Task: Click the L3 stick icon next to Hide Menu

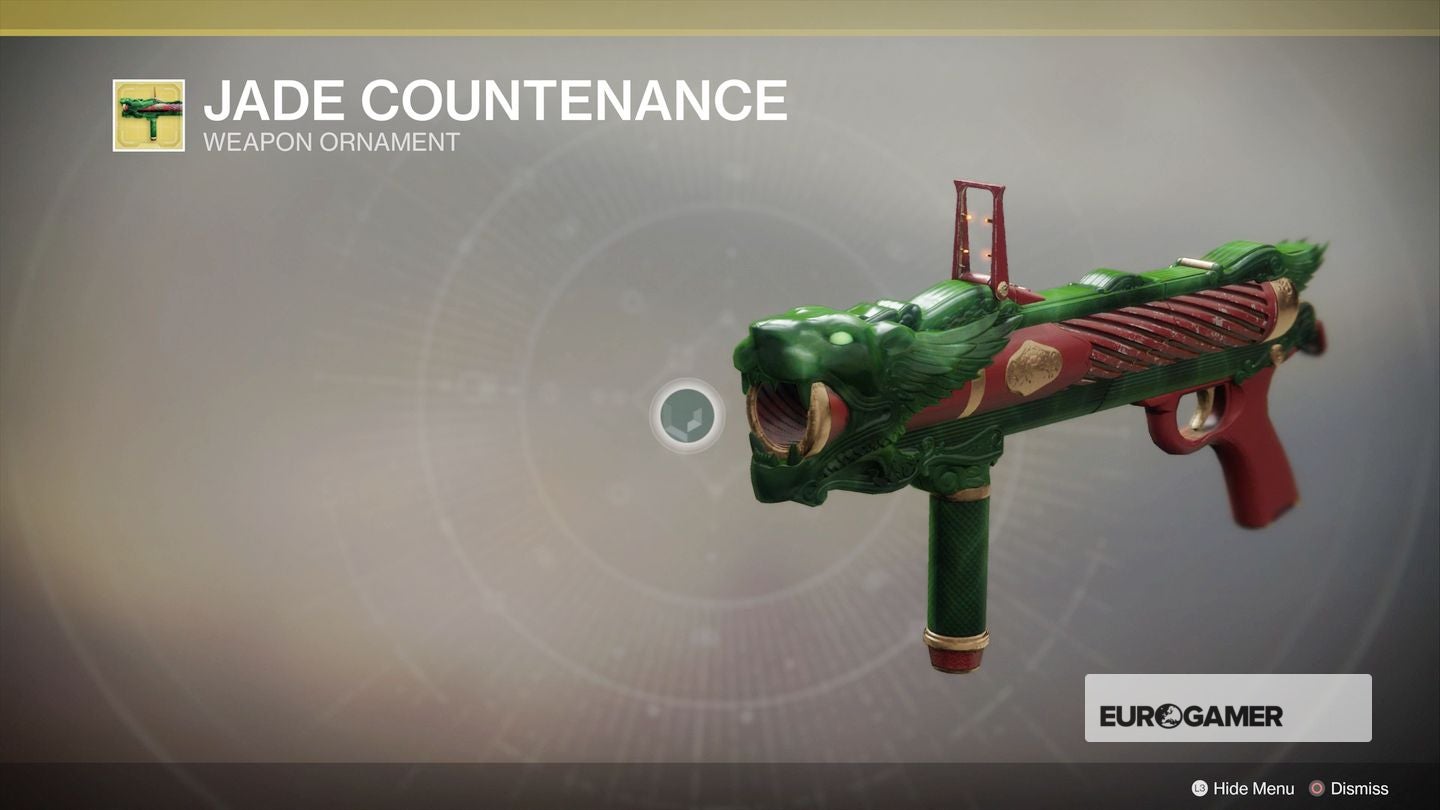Action: click(1198, 788)
